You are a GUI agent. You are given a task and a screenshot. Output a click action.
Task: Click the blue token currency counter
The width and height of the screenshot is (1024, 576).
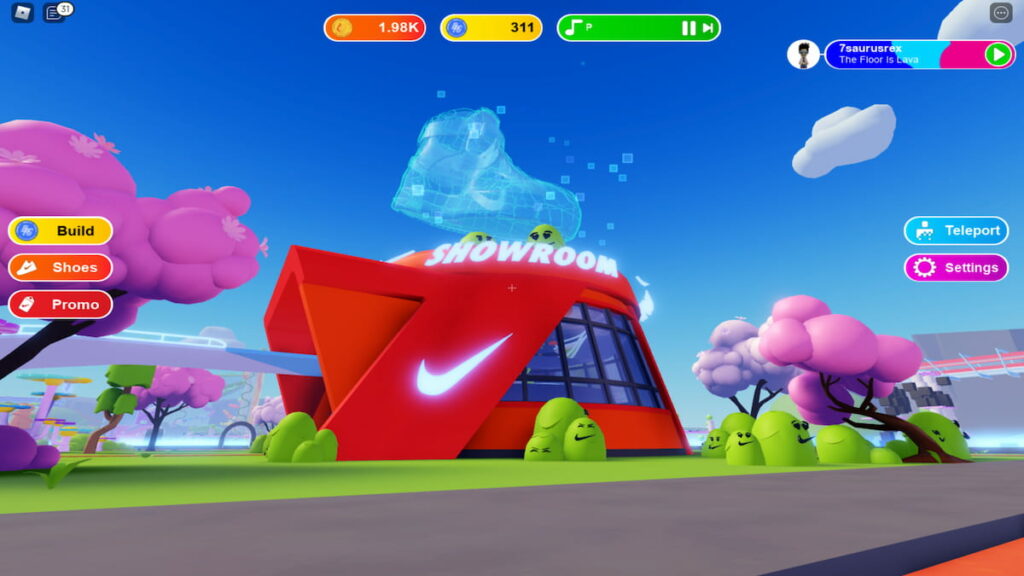tap(491, 28)
